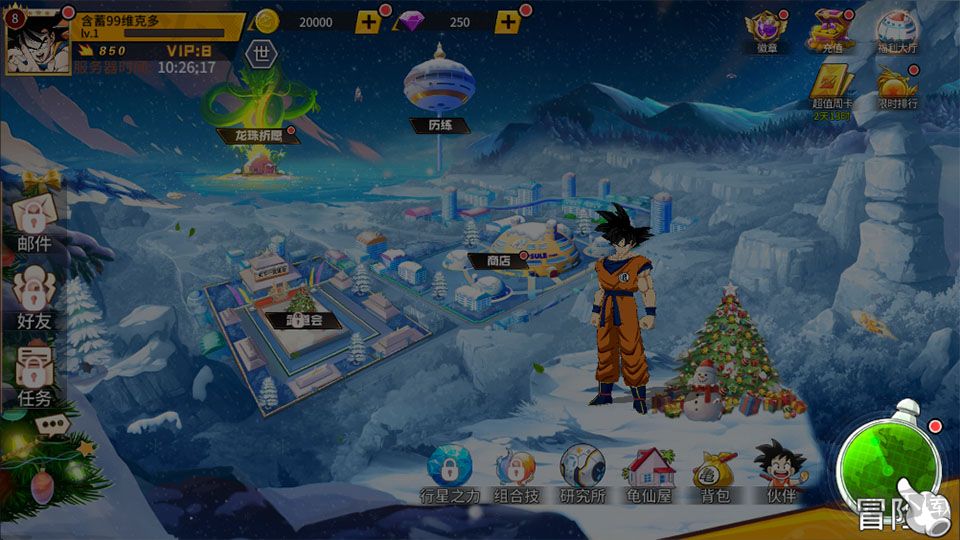Open the 任务 quests panel

[34, 376]
